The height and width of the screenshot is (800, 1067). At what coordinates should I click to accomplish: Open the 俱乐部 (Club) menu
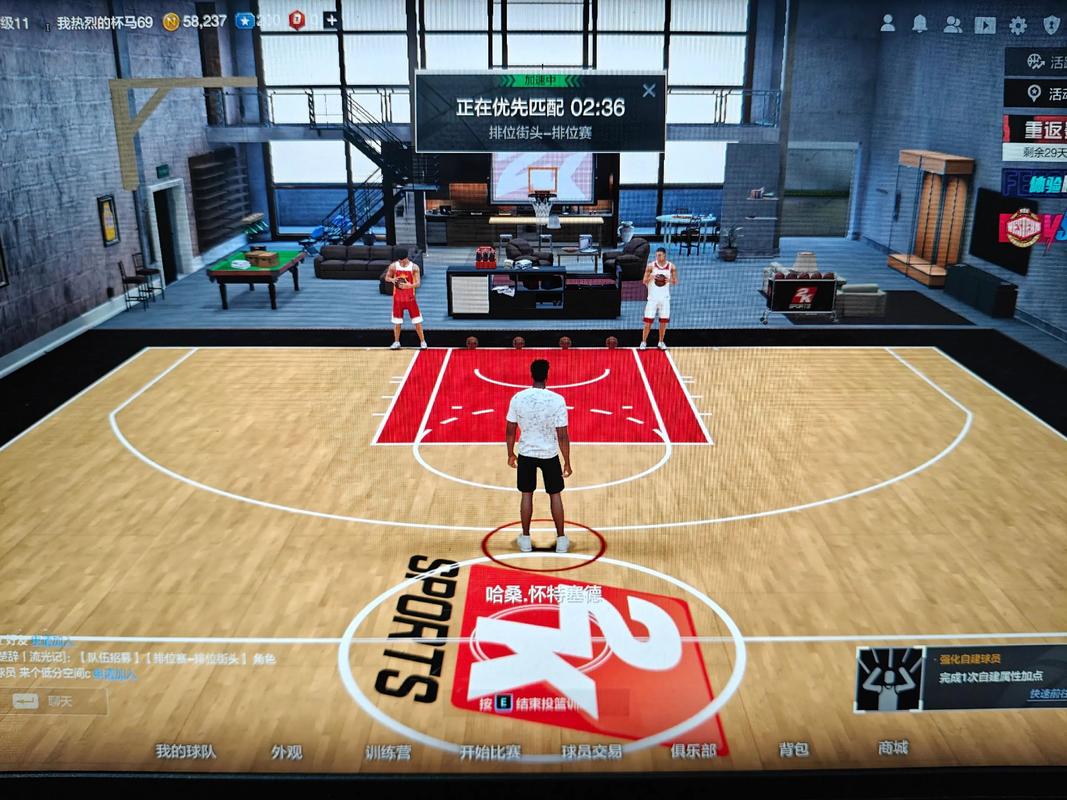coord(693,750)
